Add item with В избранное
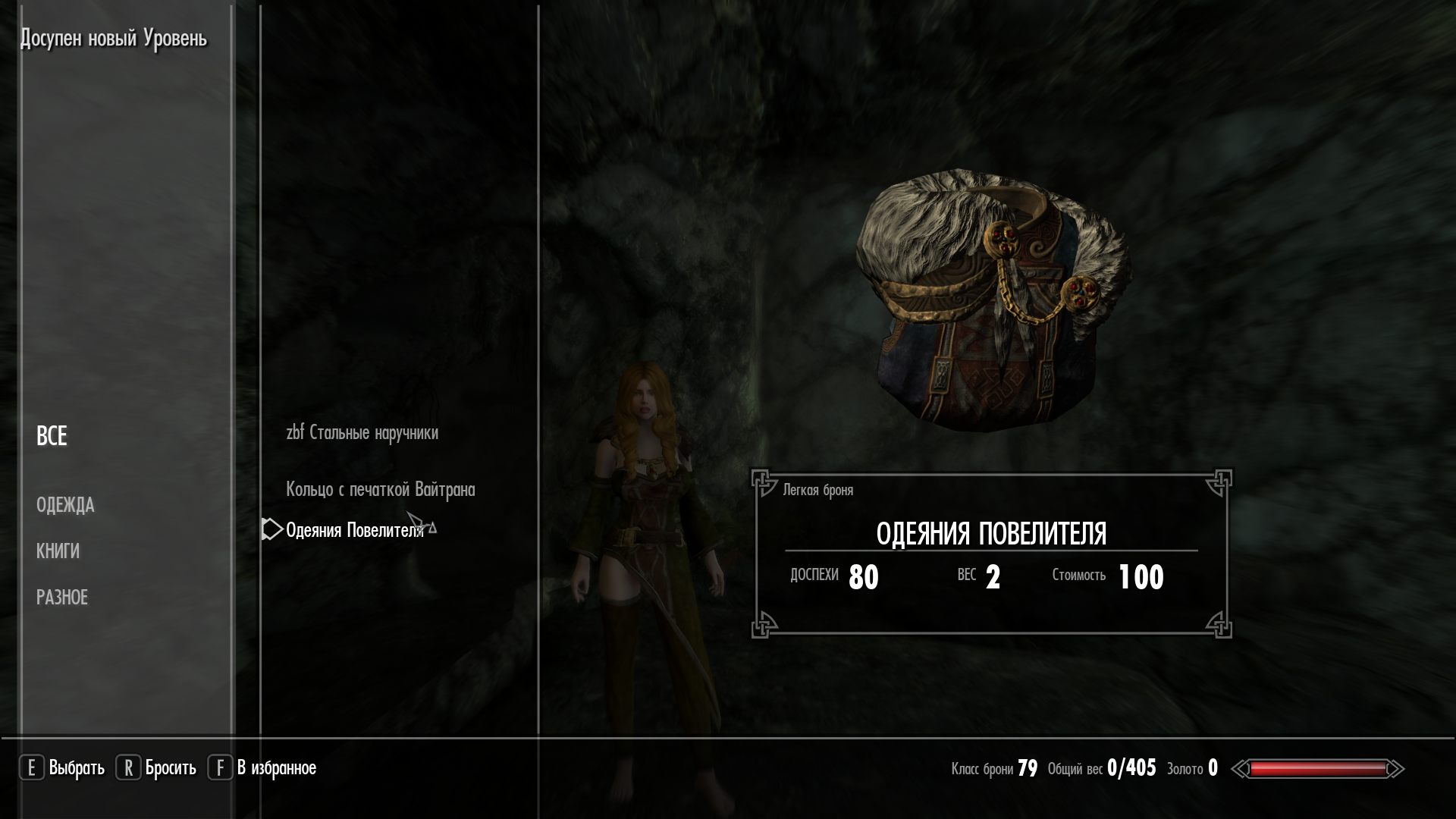The image size is (1456, 819). pyautogui.click(x=262, y=768)
